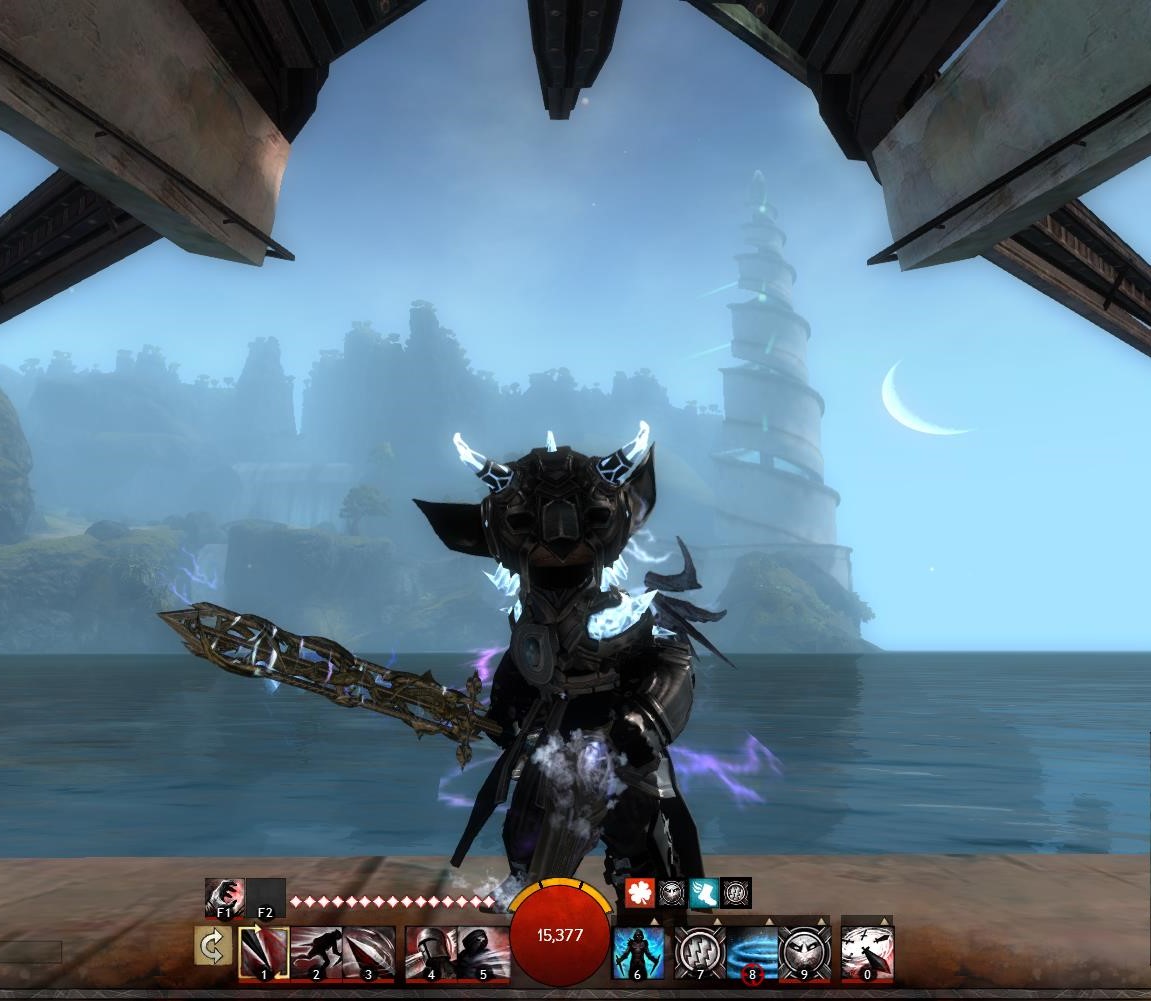This screenshot has height=1001, width=1151.
Task: Click the weapon swap arrow button
Action: point(213,947)
